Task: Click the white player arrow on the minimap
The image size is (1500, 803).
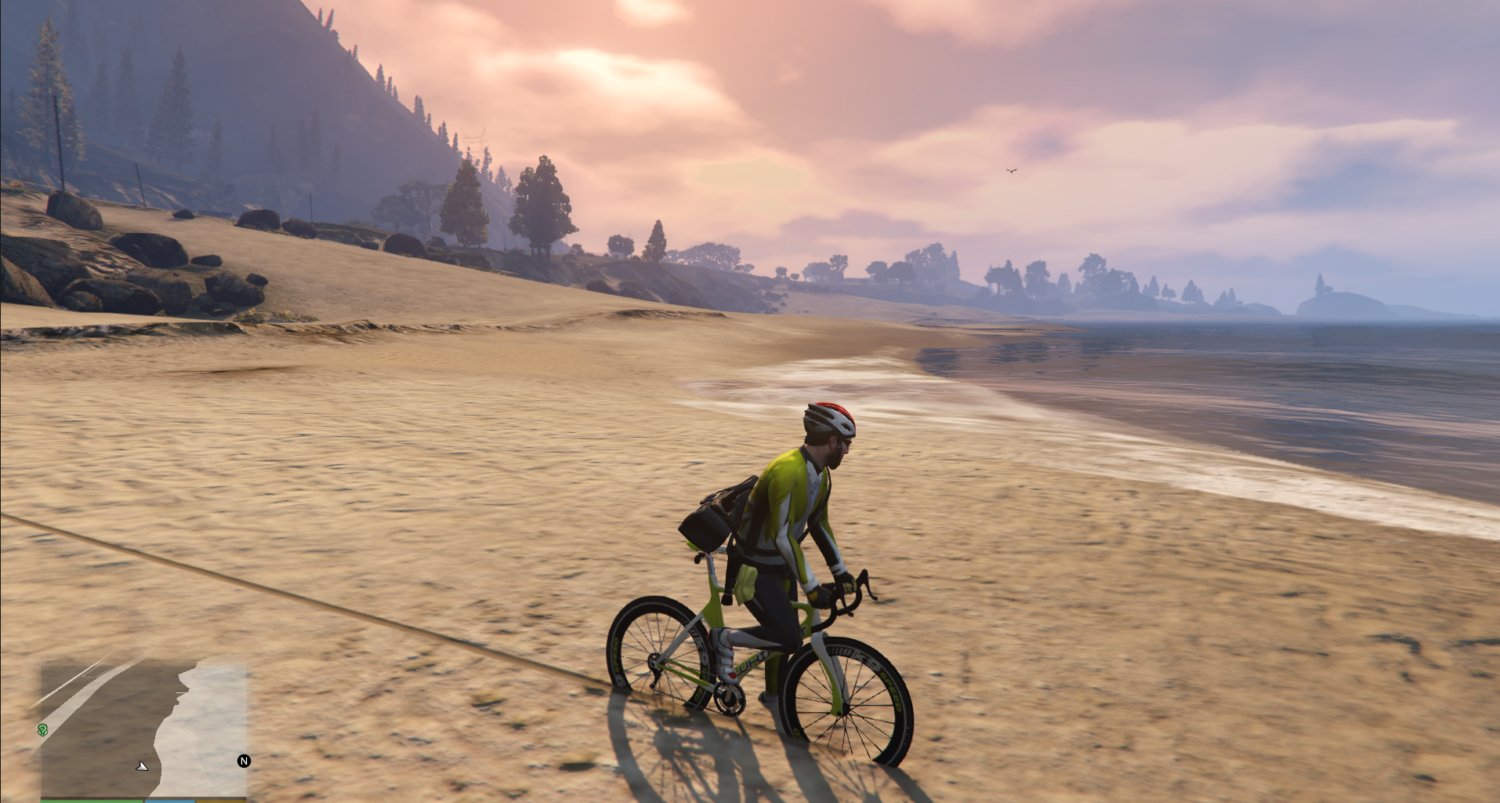Action: click(x=142, y=766)
